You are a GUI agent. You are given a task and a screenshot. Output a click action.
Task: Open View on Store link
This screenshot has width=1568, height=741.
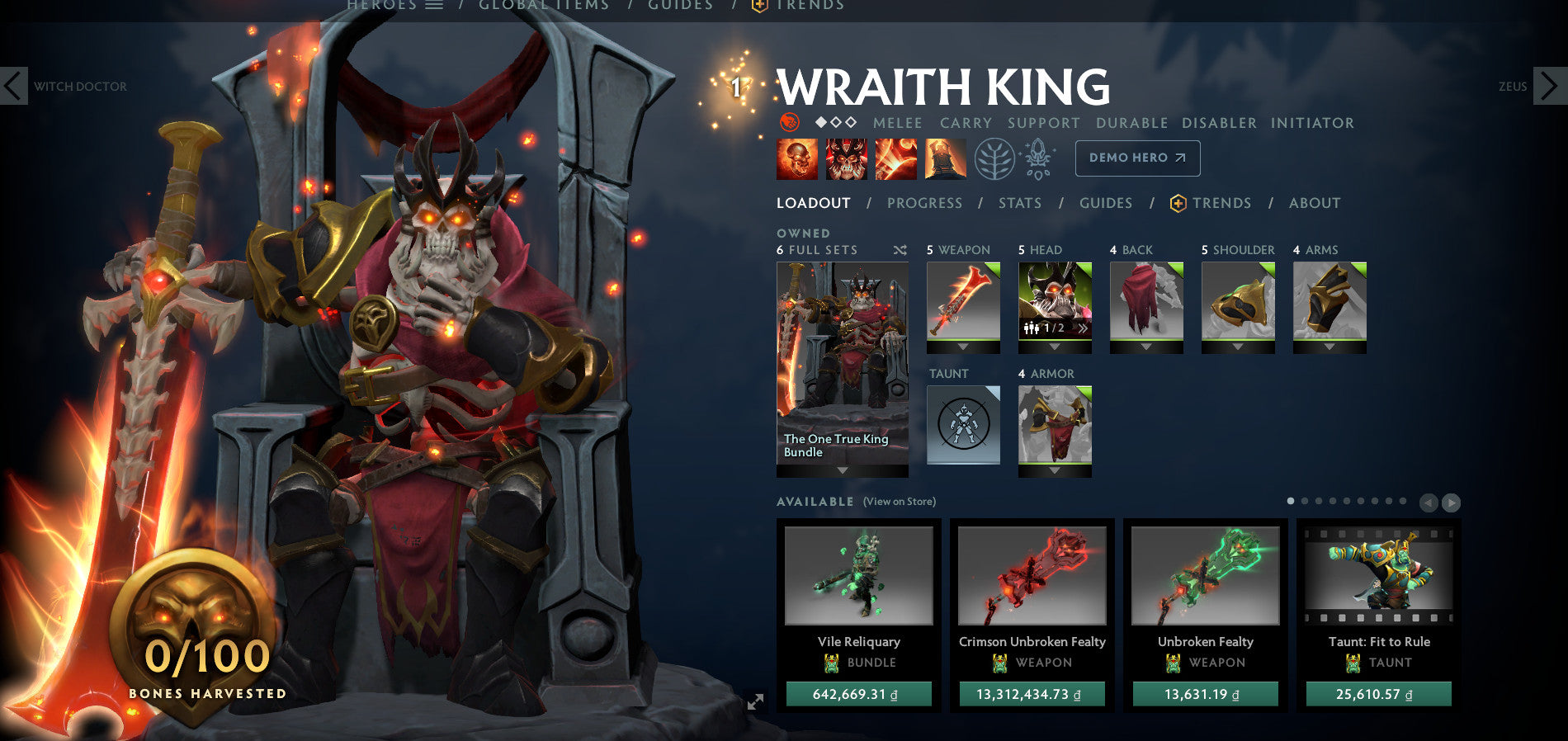(899, 501)
